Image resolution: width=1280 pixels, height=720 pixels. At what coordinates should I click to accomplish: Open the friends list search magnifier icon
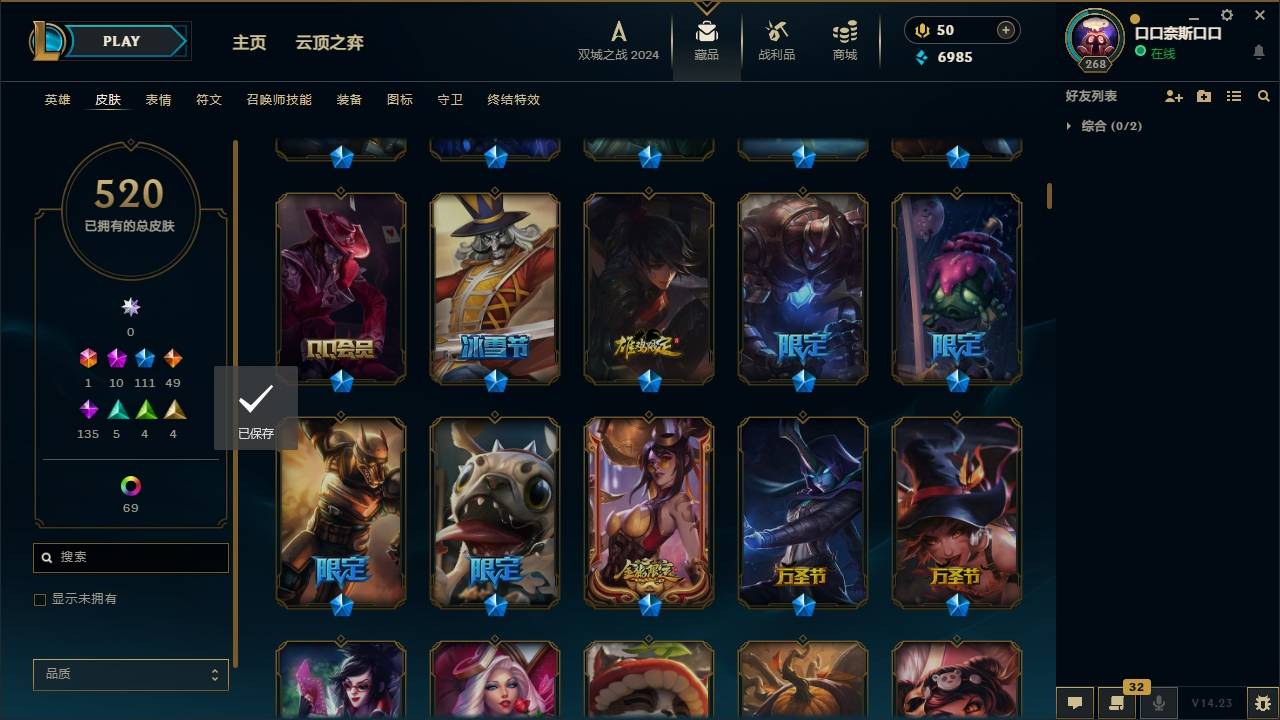[1264, 96]
